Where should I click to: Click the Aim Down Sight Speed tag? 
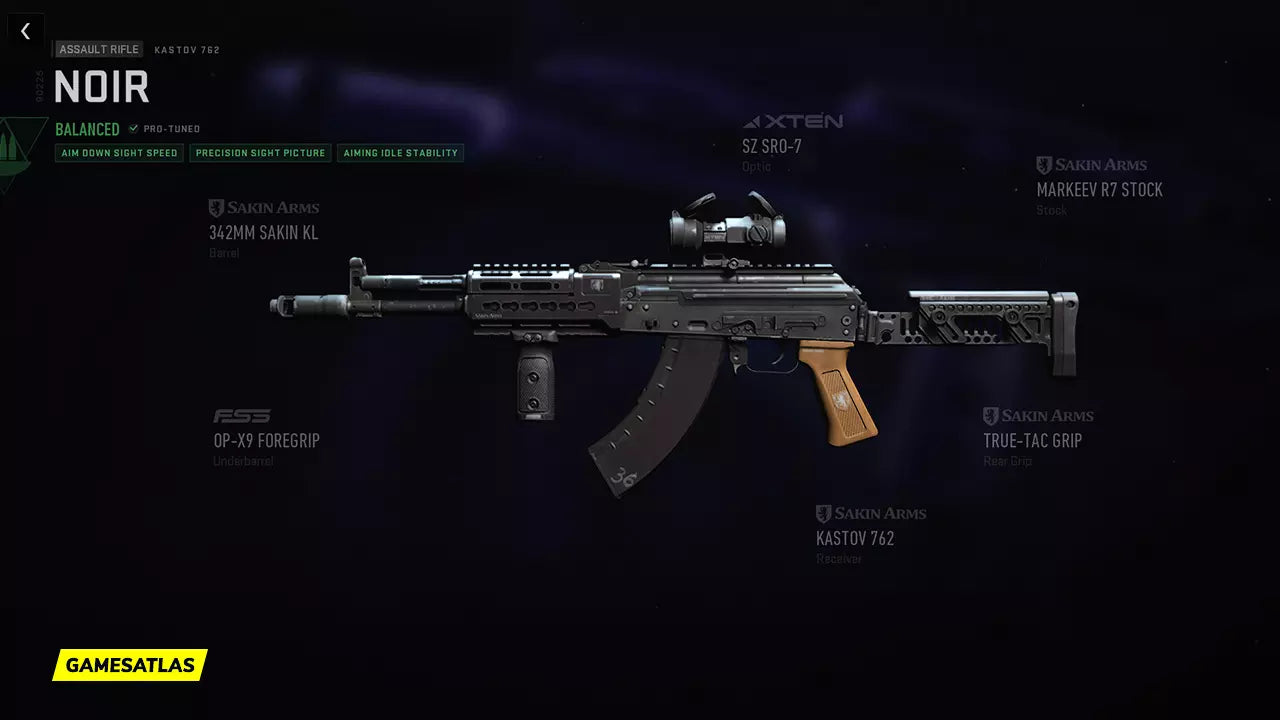click(119, 153)
